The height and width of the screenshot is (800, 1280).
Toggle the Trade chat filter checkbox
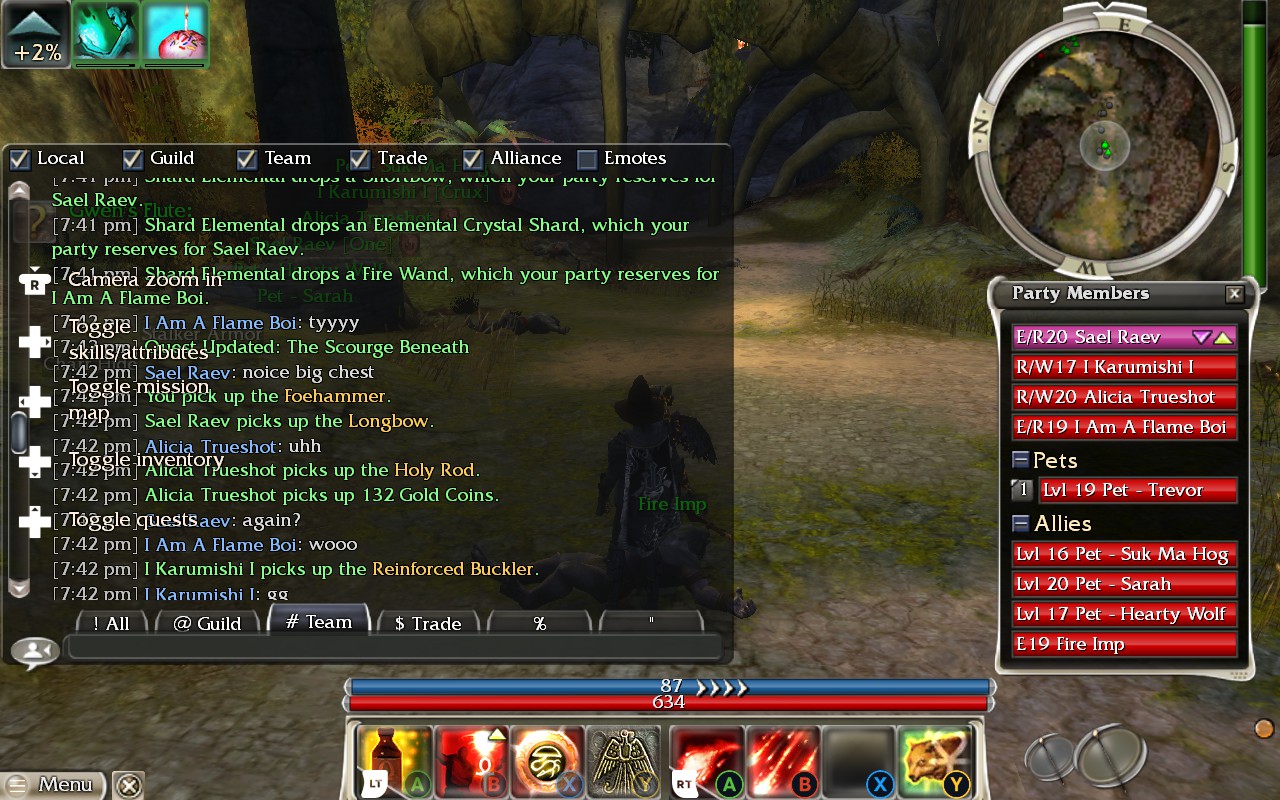click(x=361, y=159)
